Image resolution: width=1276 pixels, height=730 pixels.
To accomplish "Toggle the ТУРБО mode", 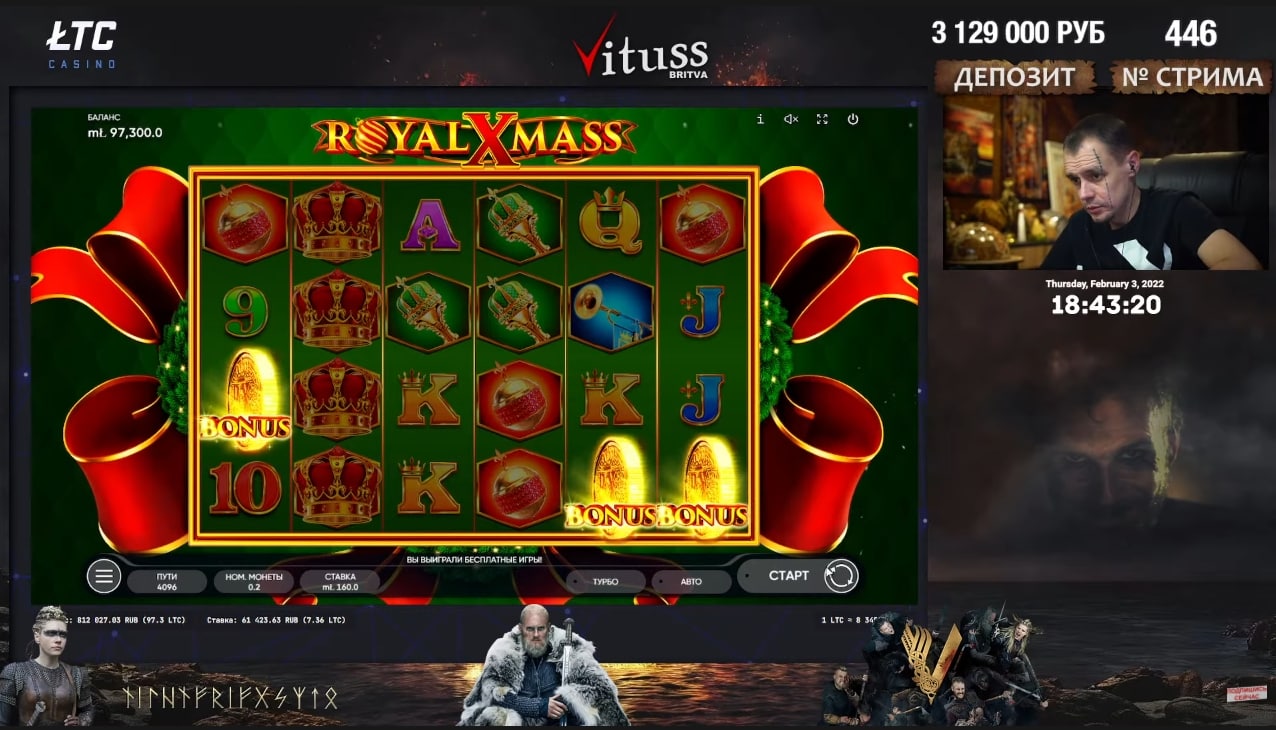I will click(605, 581).
